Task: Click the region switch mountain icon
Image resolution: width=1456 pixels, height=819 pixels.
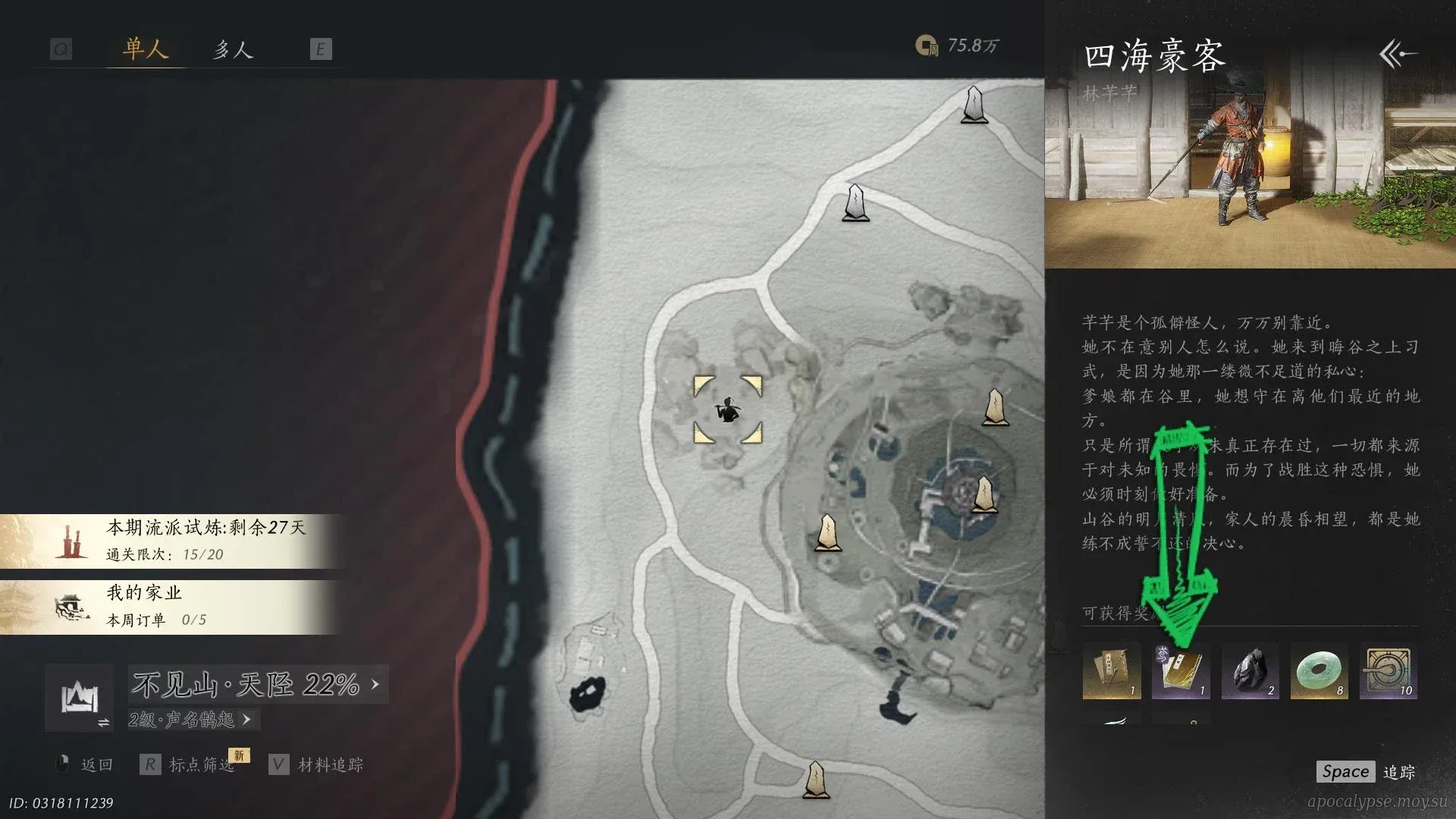Action: tap(80, 698)
